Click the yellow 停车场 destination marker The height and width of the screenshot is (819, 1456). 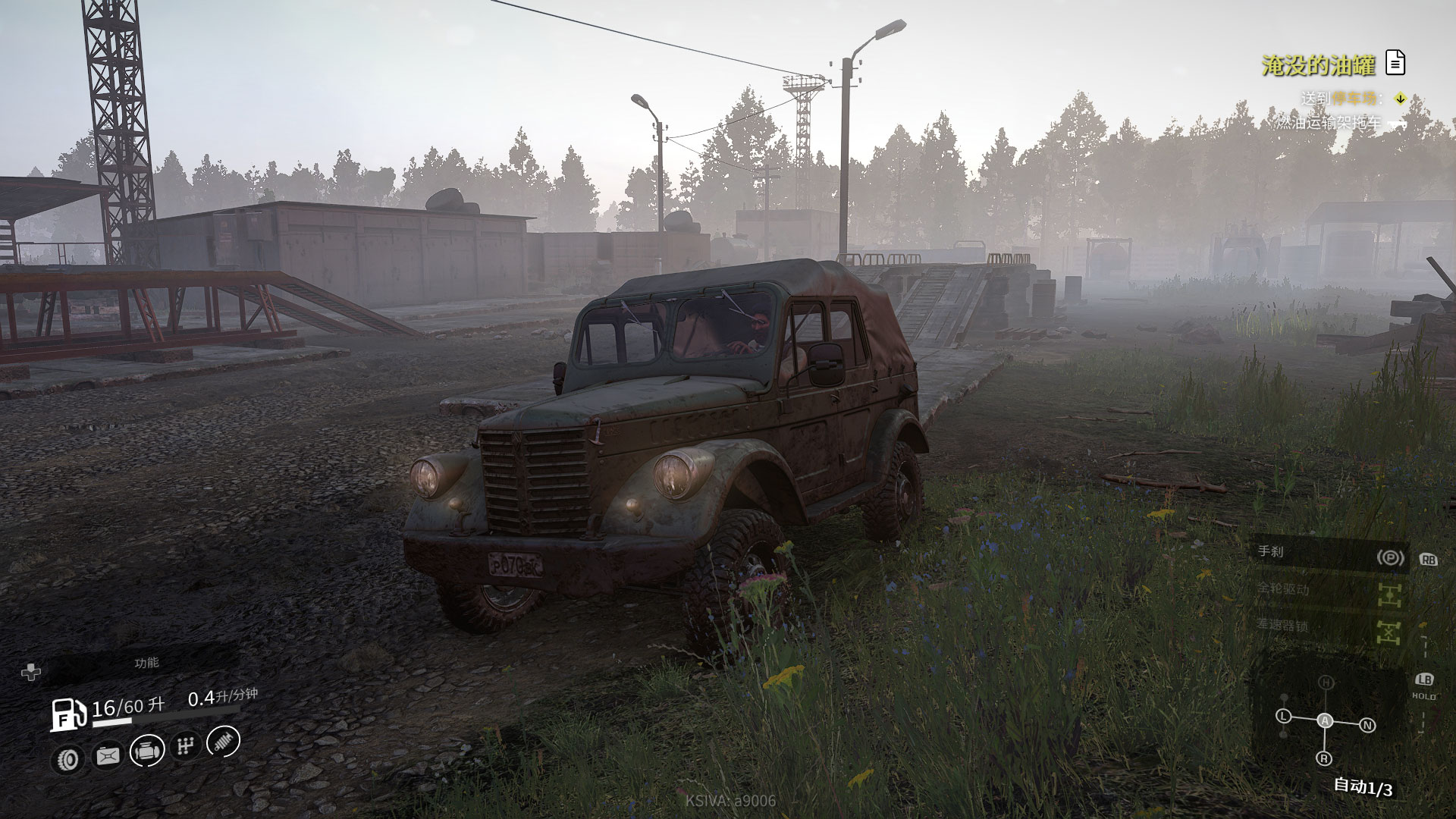click(x=1401, y=99)
